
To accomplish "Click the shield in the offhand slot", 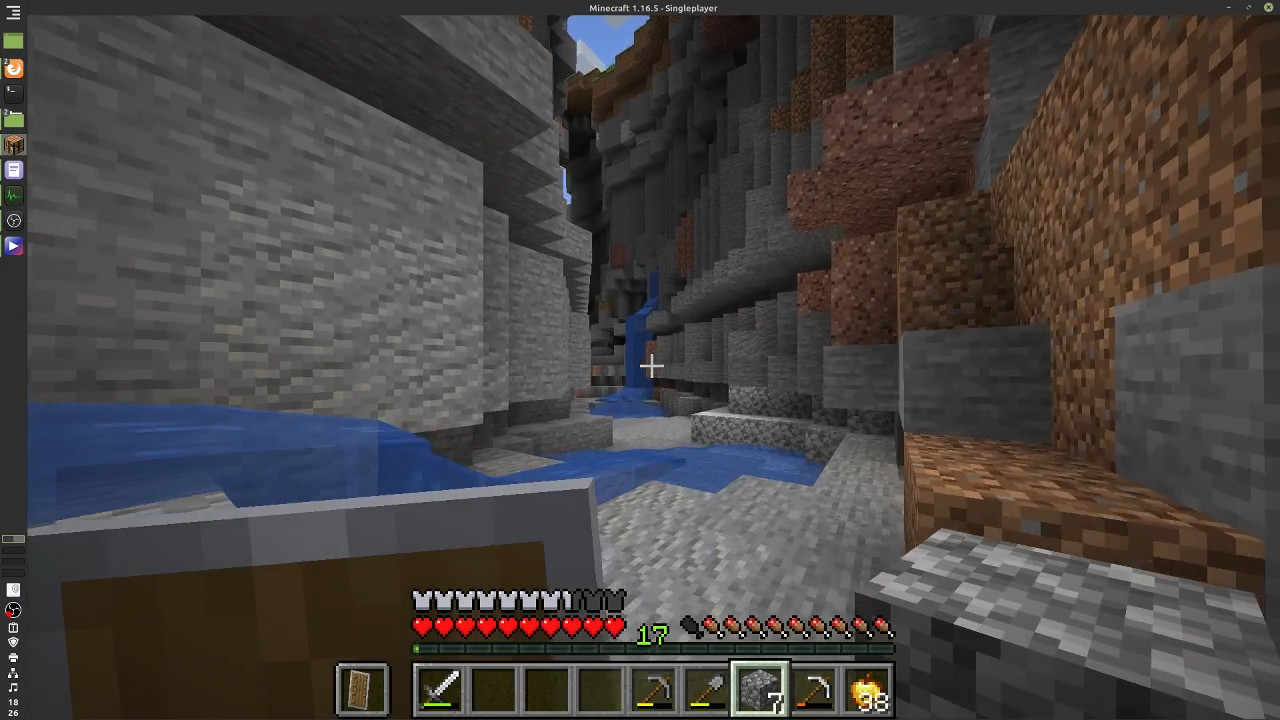I will click(361, 690).
